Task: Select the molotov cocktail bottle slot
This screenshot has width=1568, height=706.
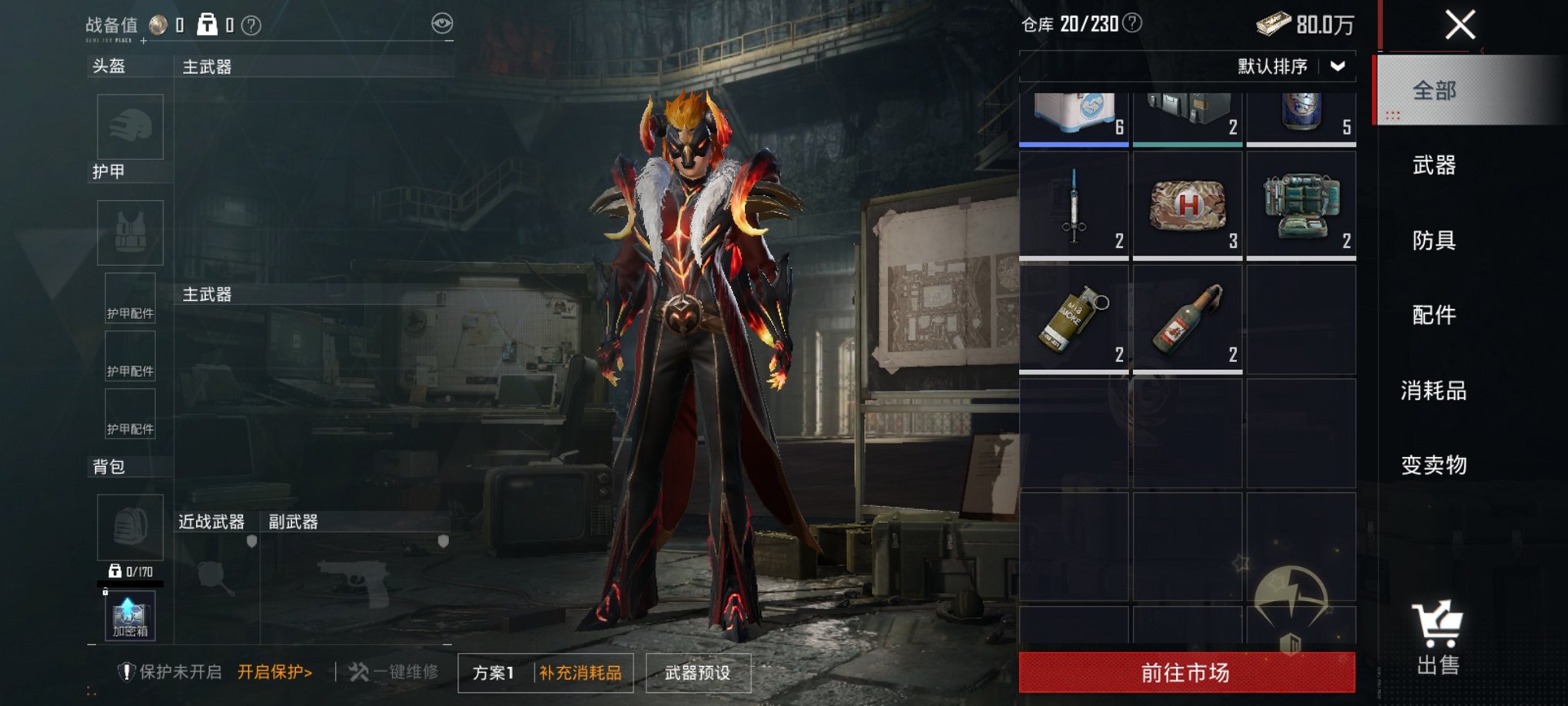Action: (1187, 319)
